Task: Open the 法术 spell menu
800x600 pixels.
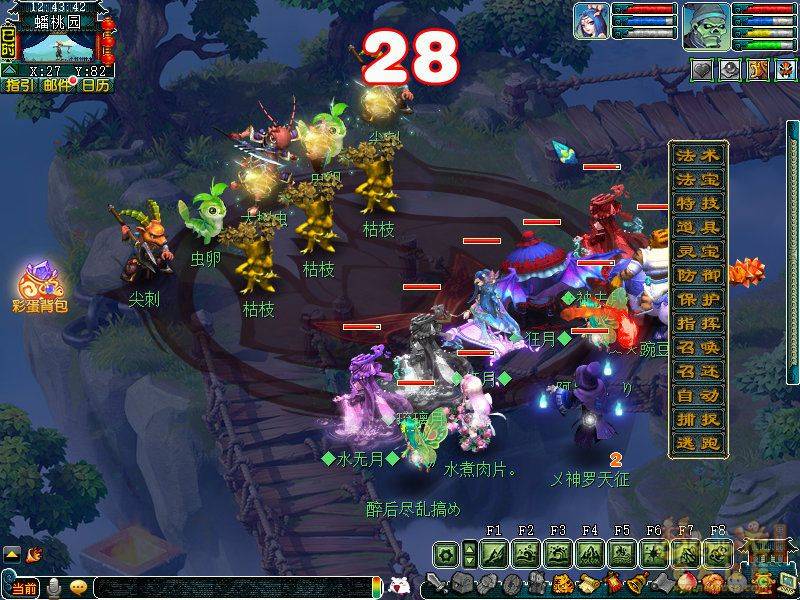Action: tap(697, 155)
